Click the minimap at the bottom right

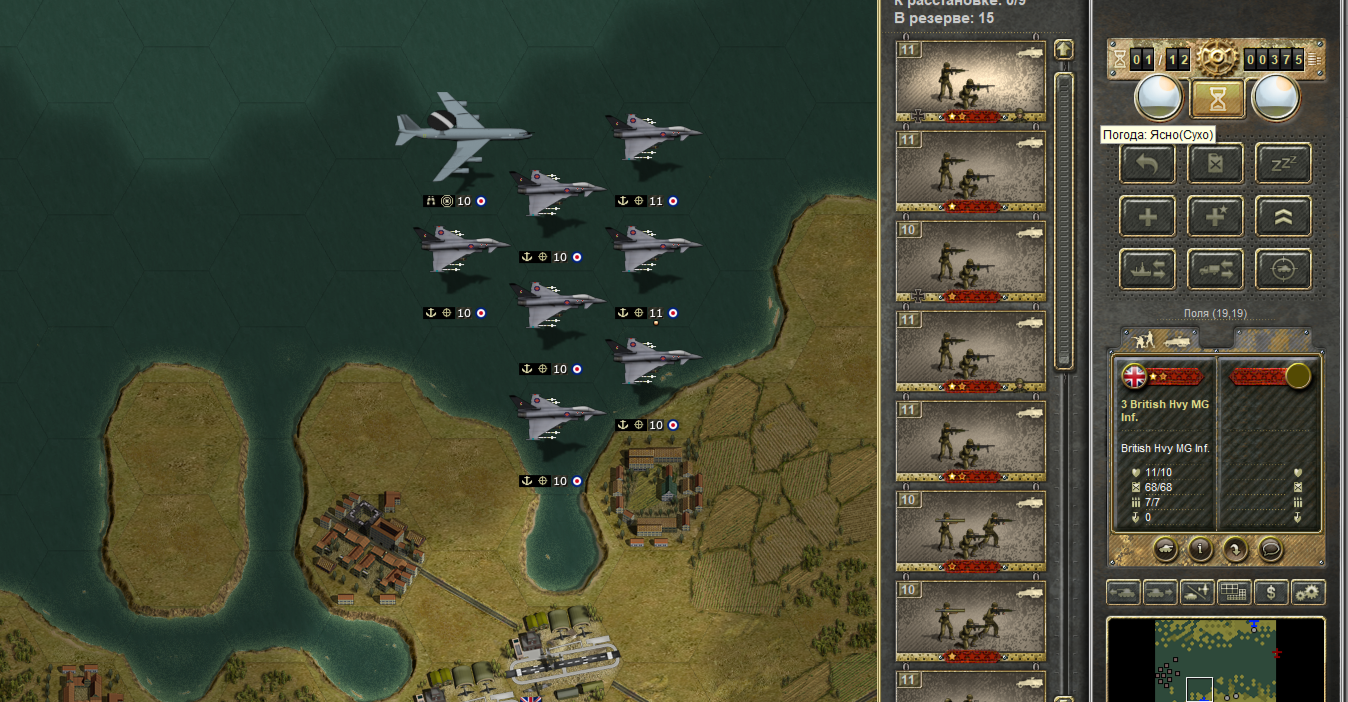[x=1215, y=660]
